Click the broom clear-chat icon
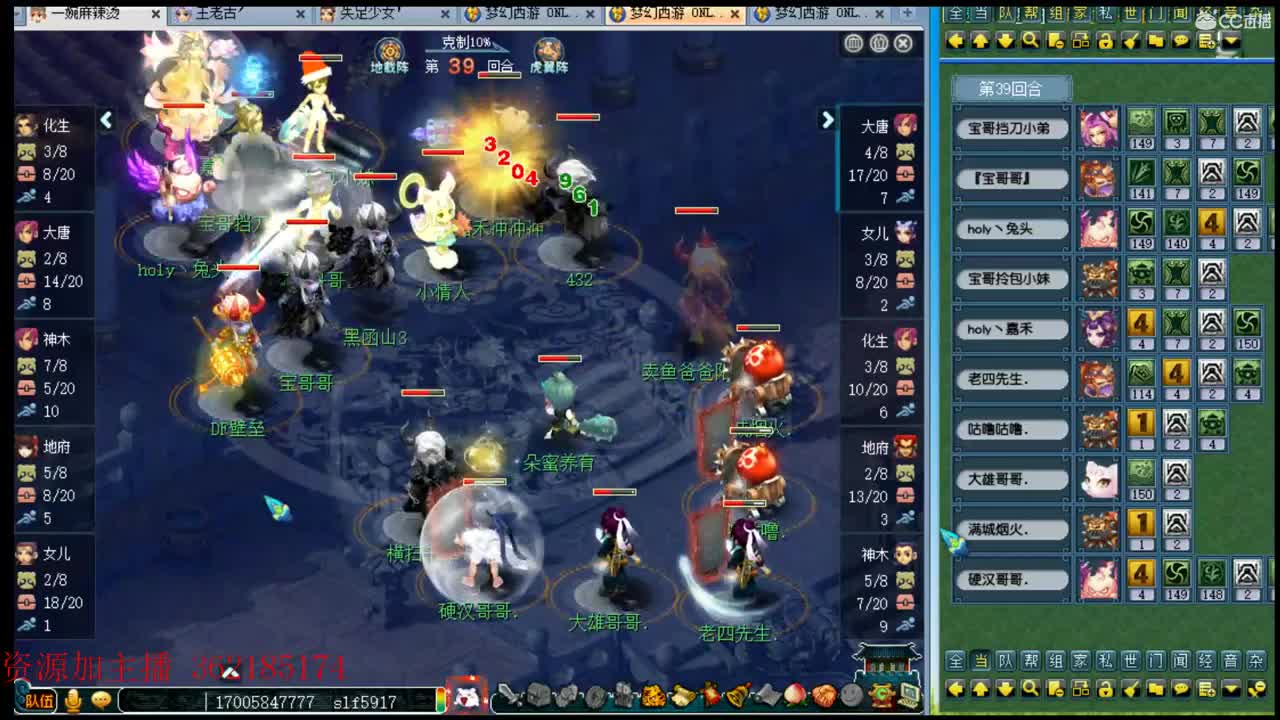 [1130, 42]
